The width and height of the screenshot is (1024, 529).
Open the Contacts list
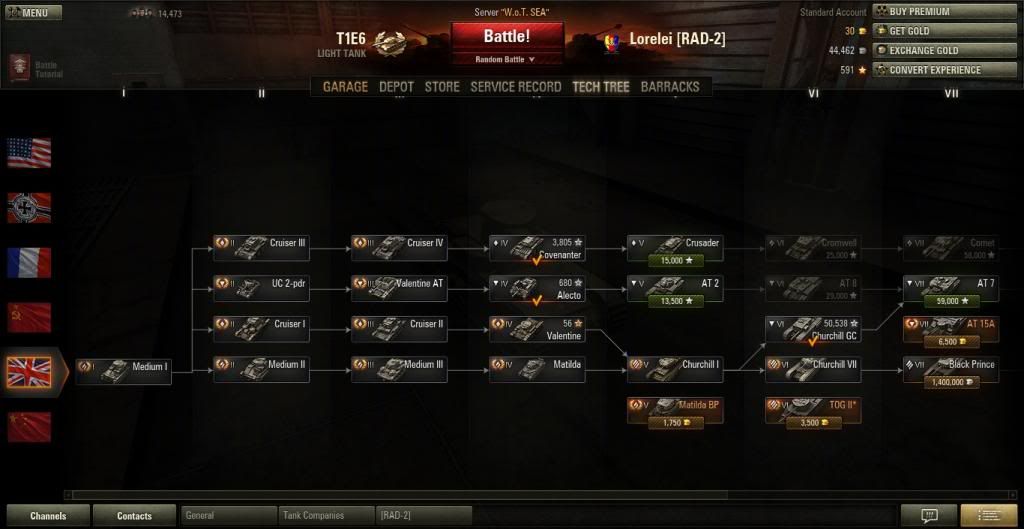[134, 516]
